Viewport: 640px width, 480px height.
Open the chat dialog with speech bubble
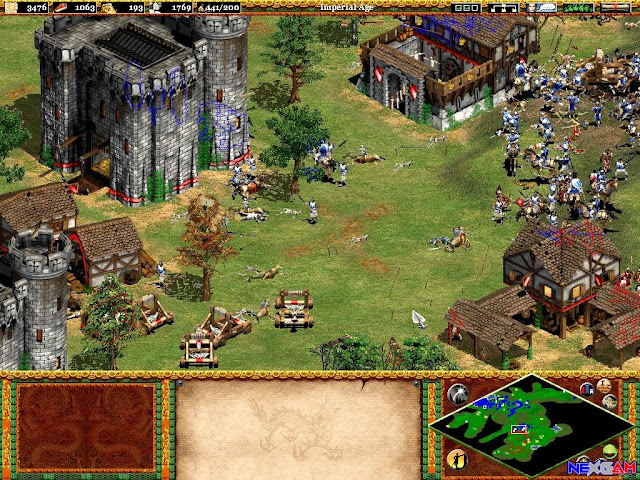542,7
